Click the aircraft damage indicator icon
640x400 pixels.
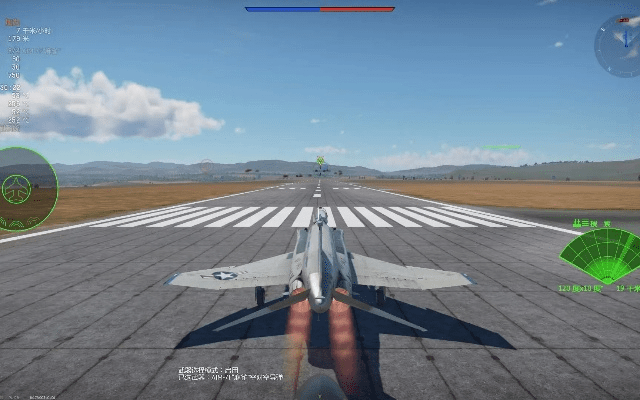coord(18,186)
